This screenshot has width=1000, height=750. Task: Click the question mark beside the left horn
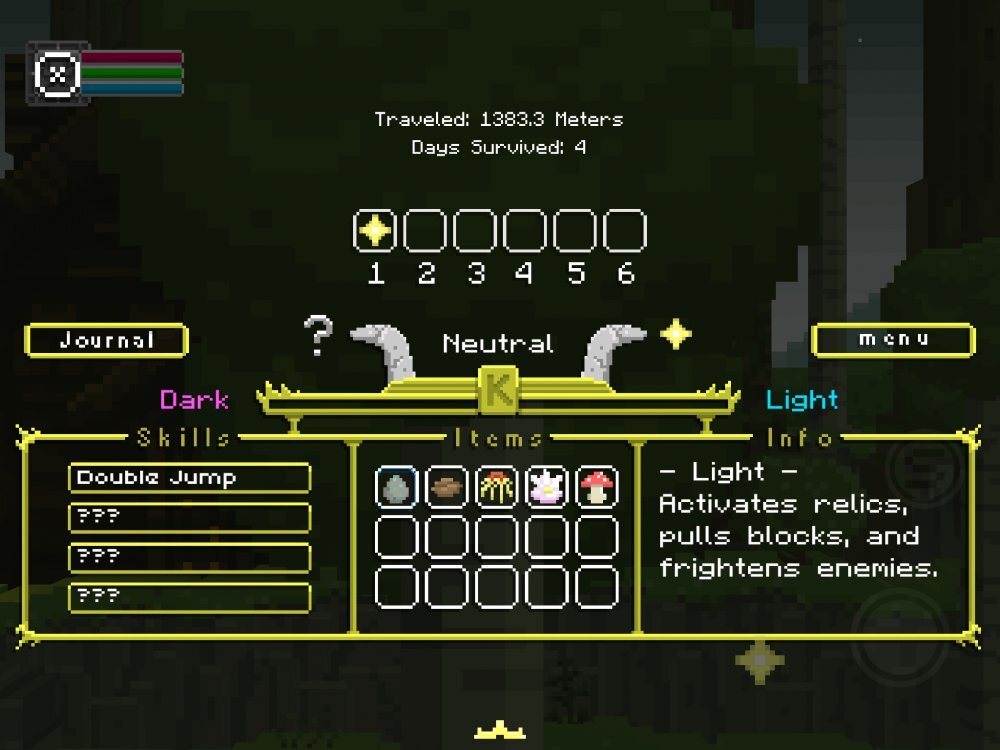[x=318, y=337]
